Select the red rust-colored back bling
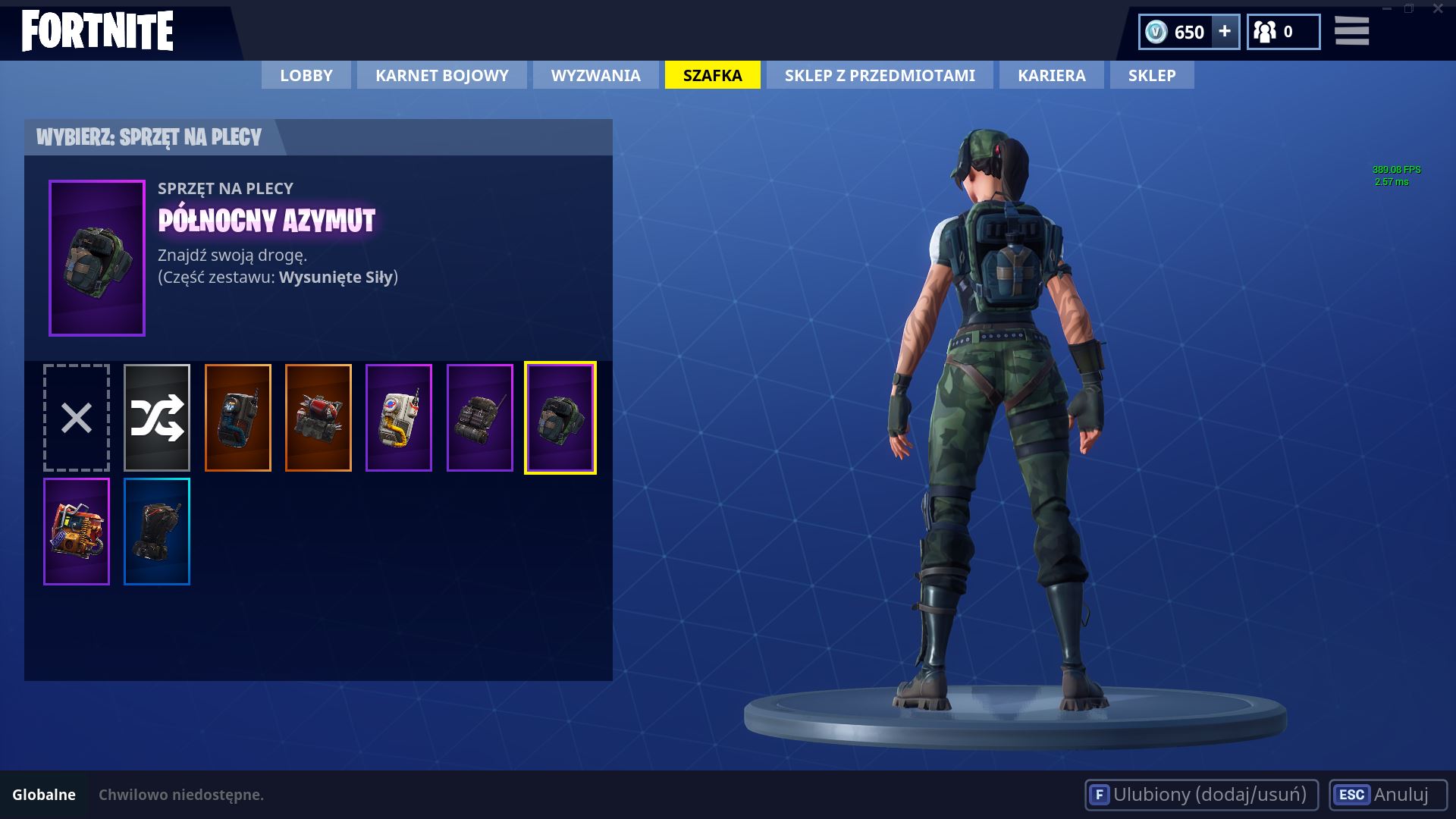Image resolution: width=1456 pixels, height=819 pixels. (319, 417)
